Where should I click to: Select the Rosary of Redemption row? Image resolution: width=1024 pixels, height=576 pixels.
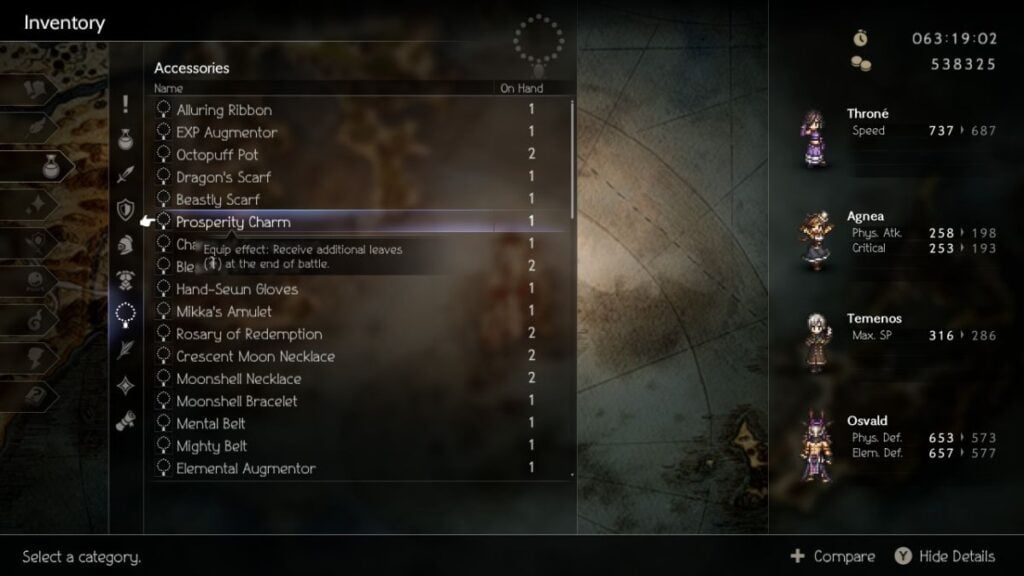[249, 334]
